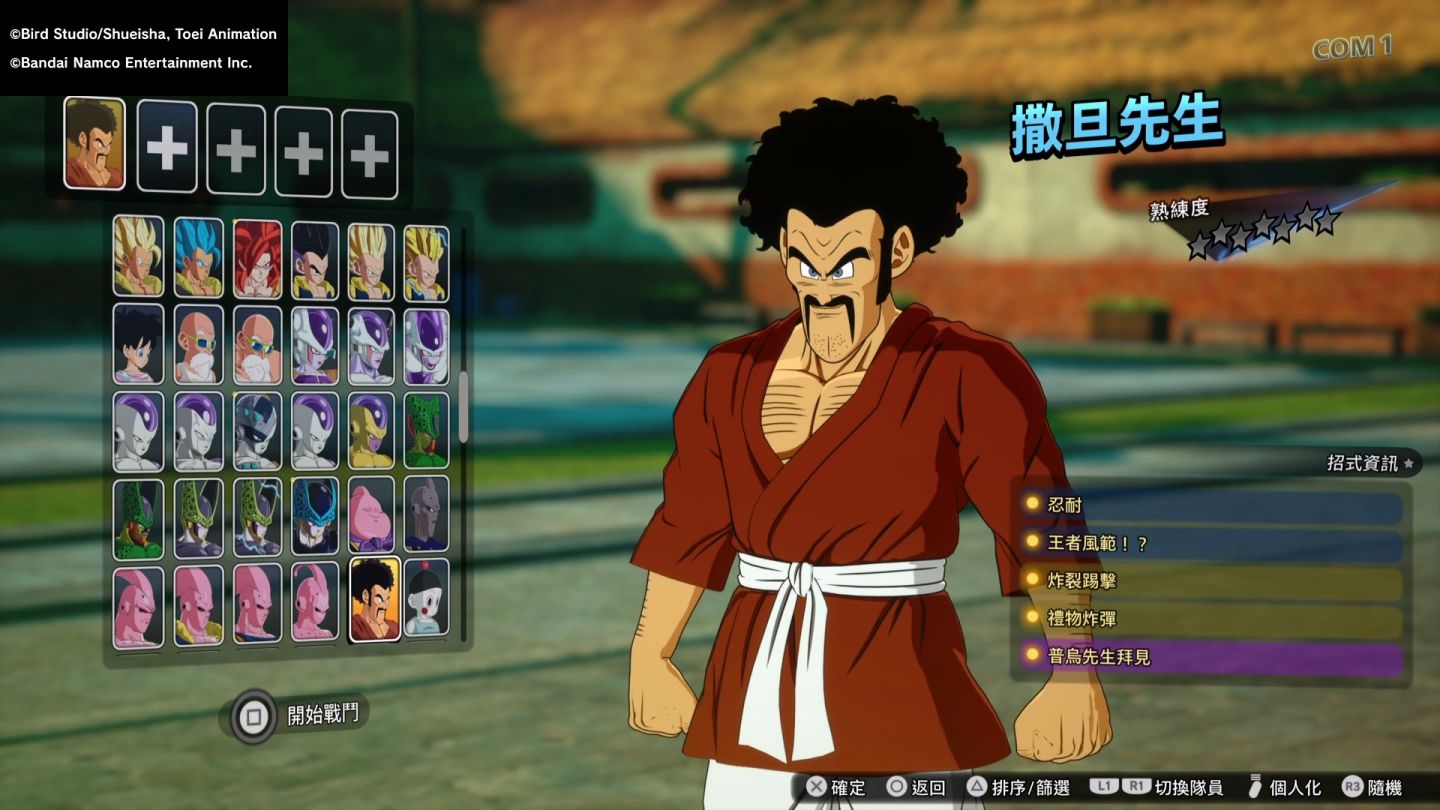Select the black-haired base Gogeta portrait
The width and height of the screenshot is (1440, 810).
coord(315,259)
